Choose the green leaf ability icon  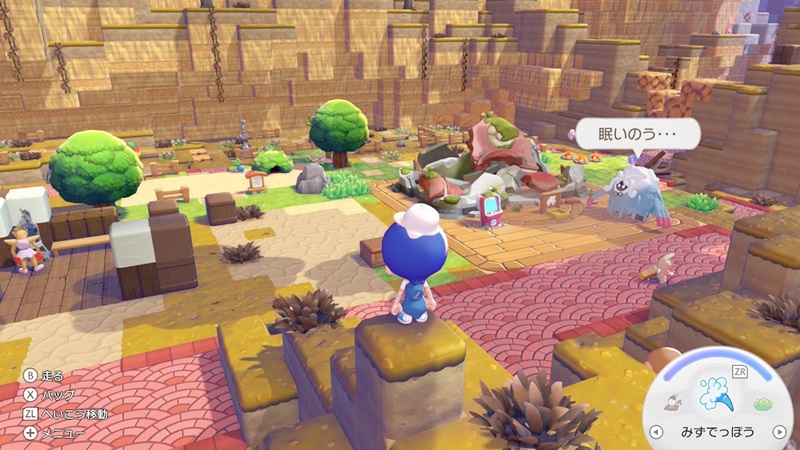point(763,403)
